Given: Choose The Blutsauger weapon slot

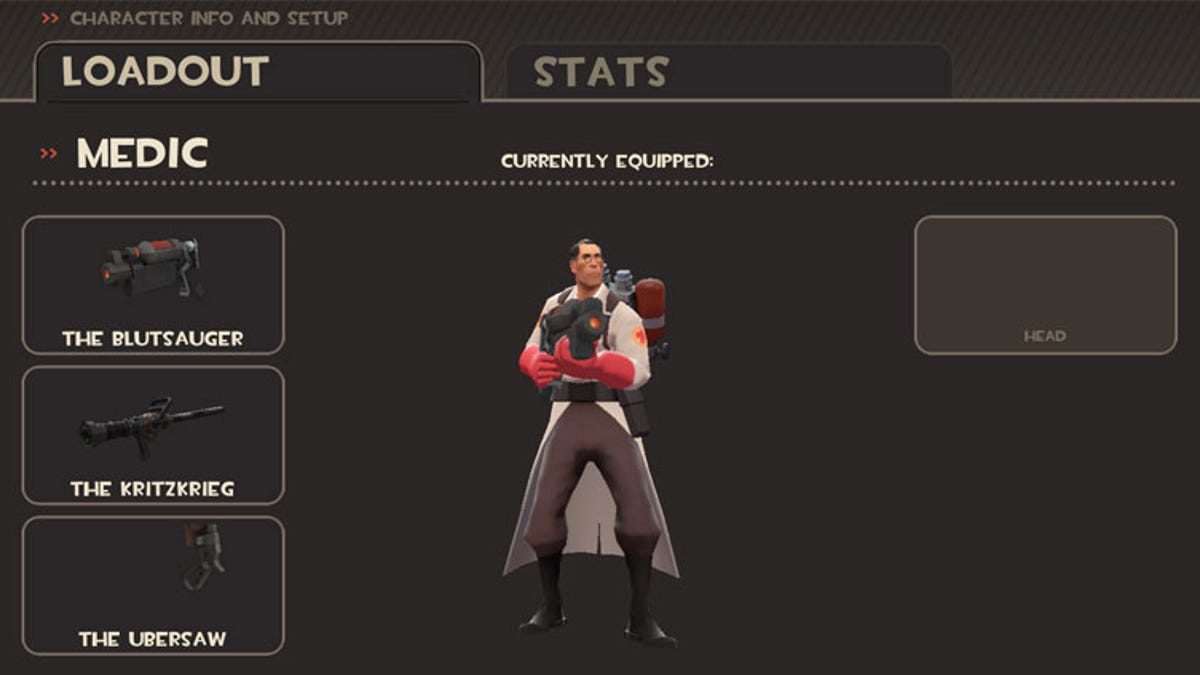Looking at the screenshot, I should (x=153, y=285).
